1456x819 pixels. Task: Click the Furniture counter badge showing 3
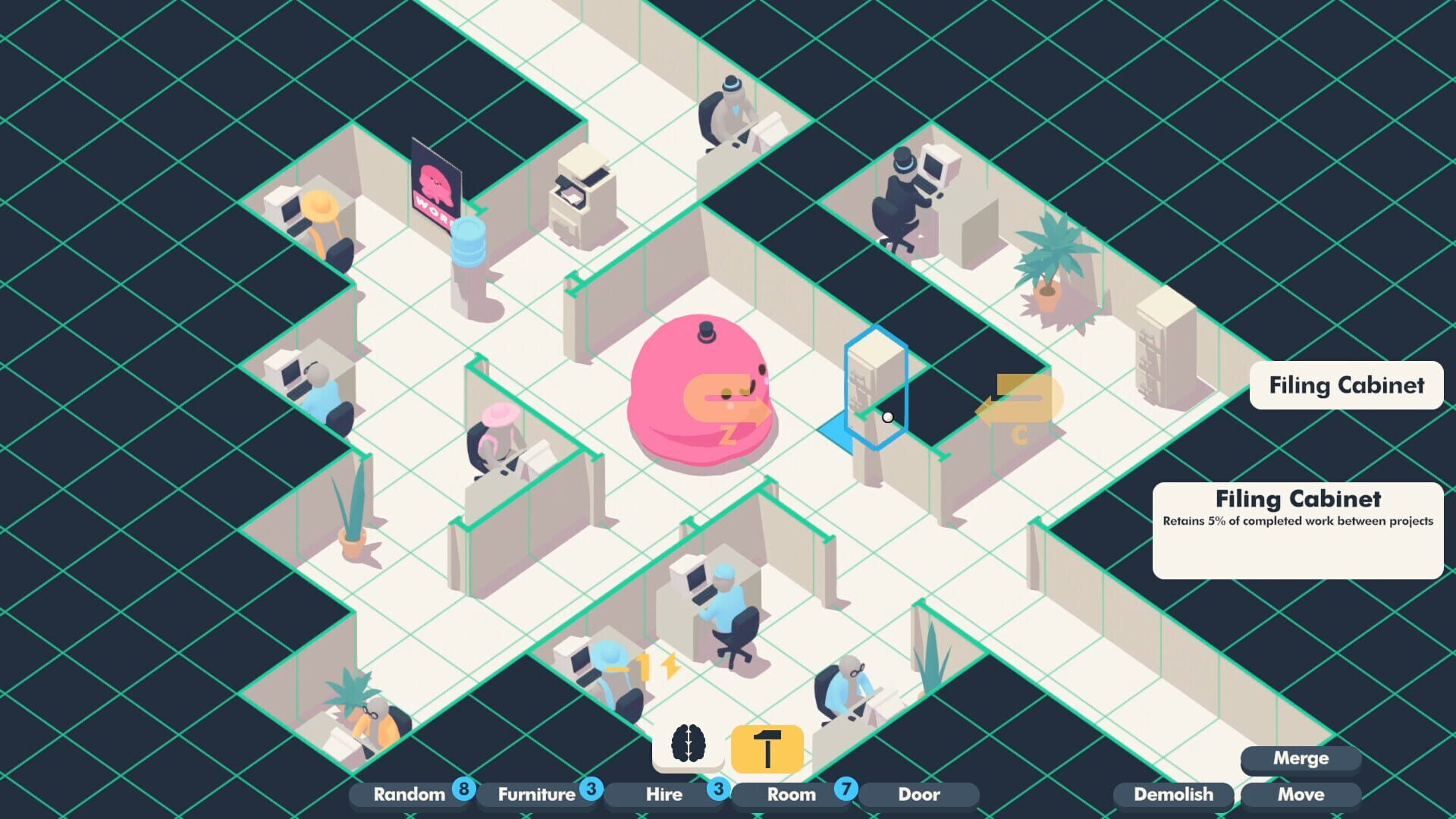[592, 789]
